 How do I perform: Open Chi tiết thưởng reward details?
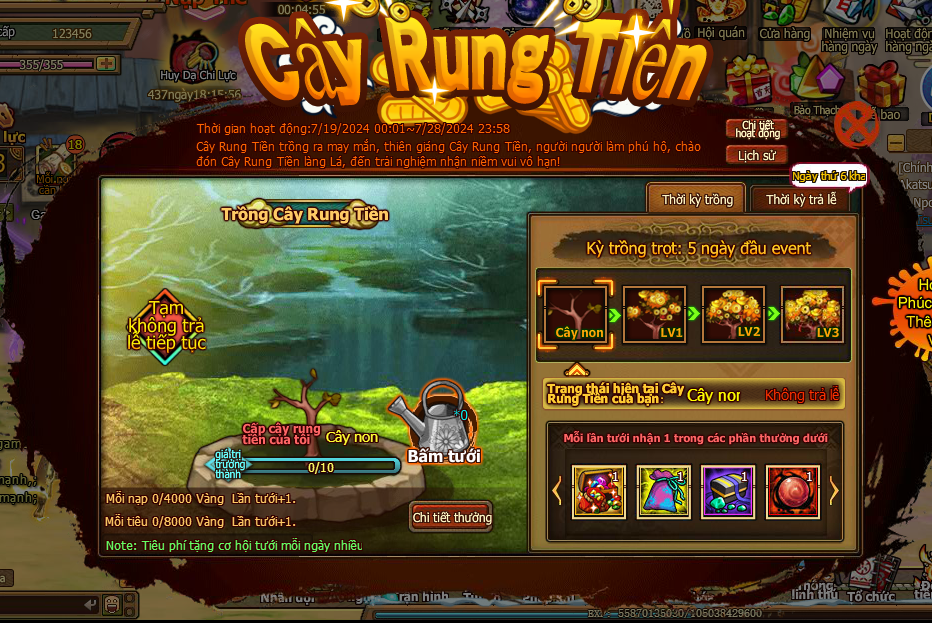click(452, 517)
